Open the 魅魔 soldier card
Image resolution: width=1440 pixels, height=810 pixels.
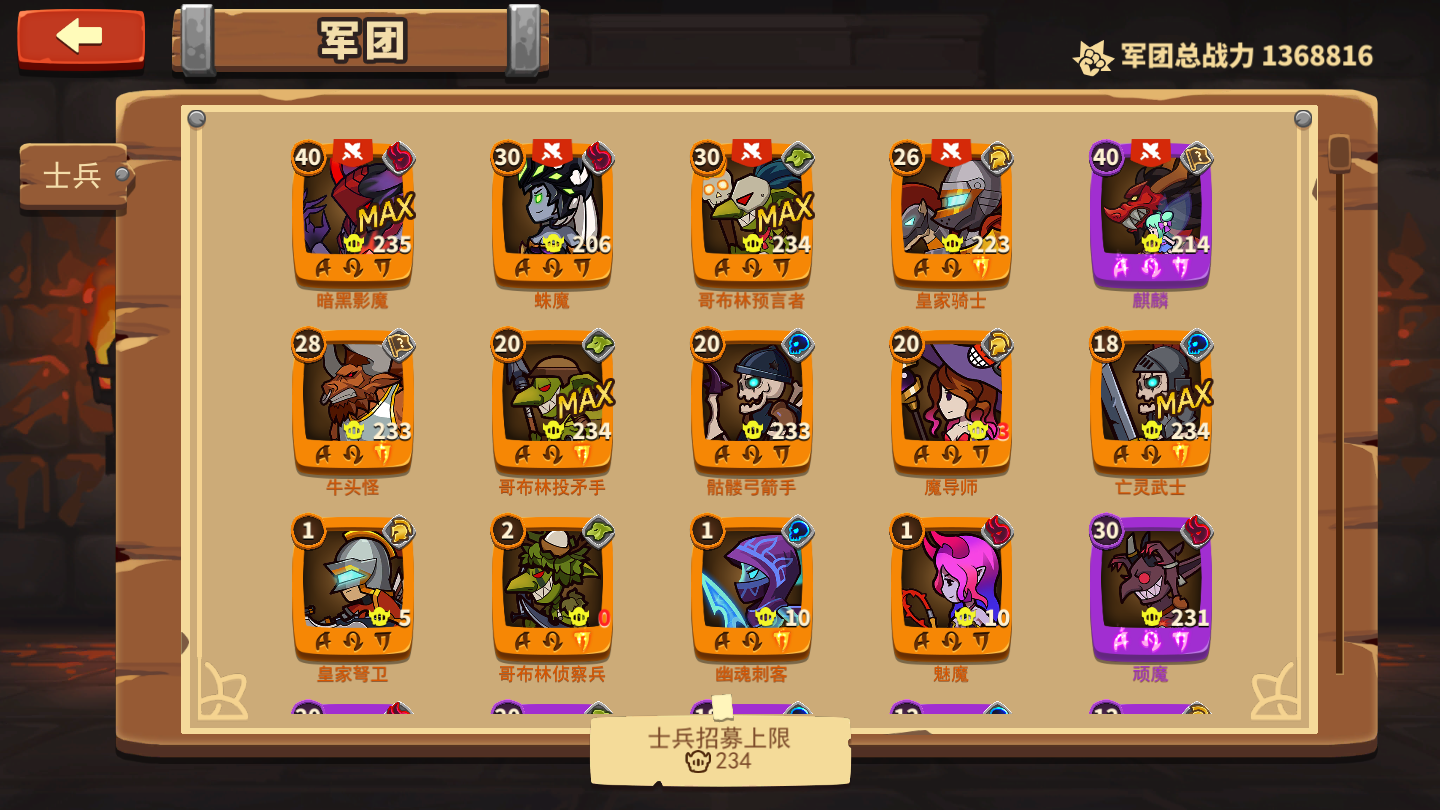[x=950, y=590]
